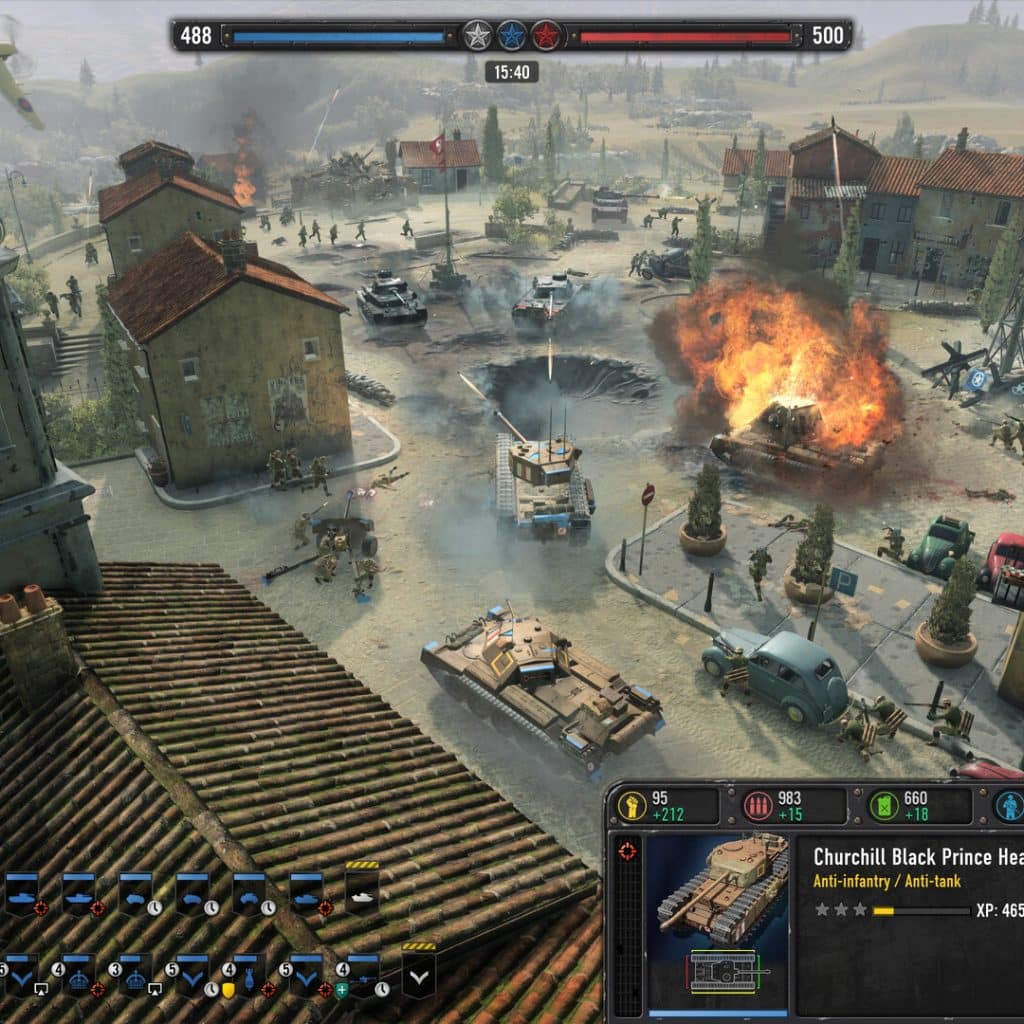
Task: Click the red crosshair icon beside the tank portrait
Action: tap(627, 851)
